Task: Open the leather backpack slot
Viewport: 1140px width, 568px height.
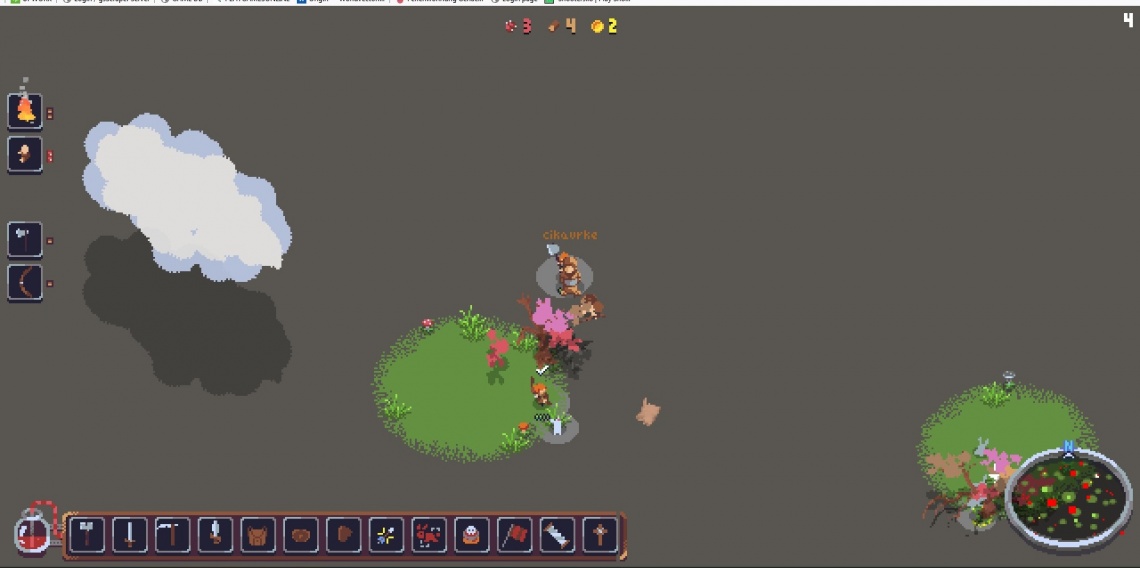Action: coord(258,535)
